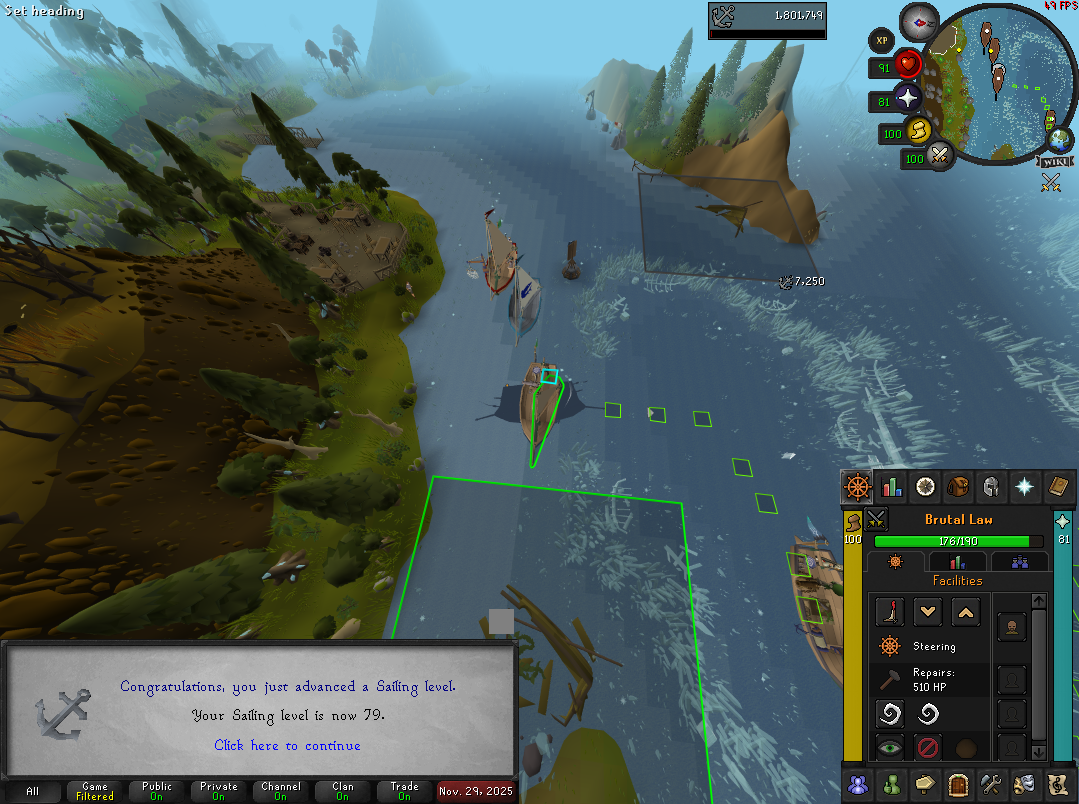Open the settings wrench and hammer tab
The width and height of the screenshot is (1079, 804).
pyautogui.click(x=990, y=783)
